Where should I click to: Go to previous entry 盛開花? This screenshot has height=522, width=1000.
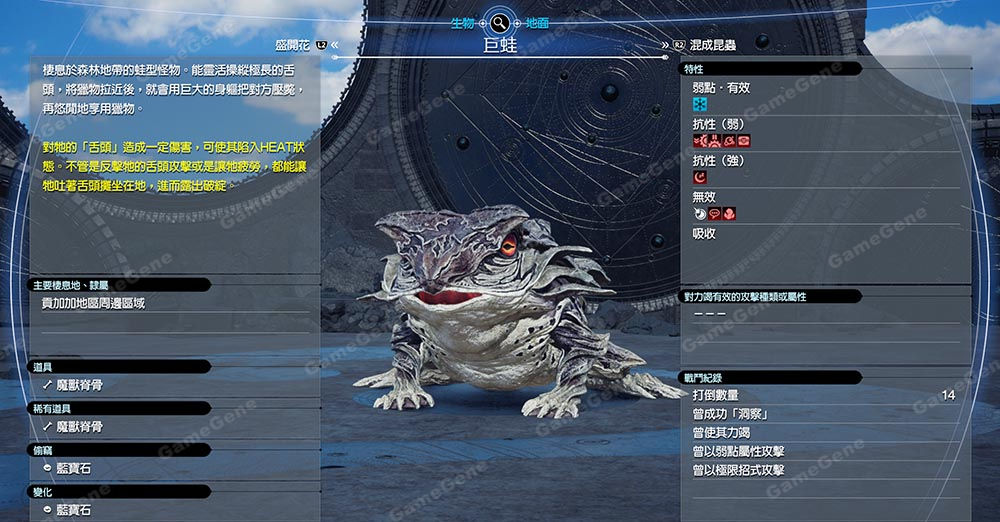296,45
